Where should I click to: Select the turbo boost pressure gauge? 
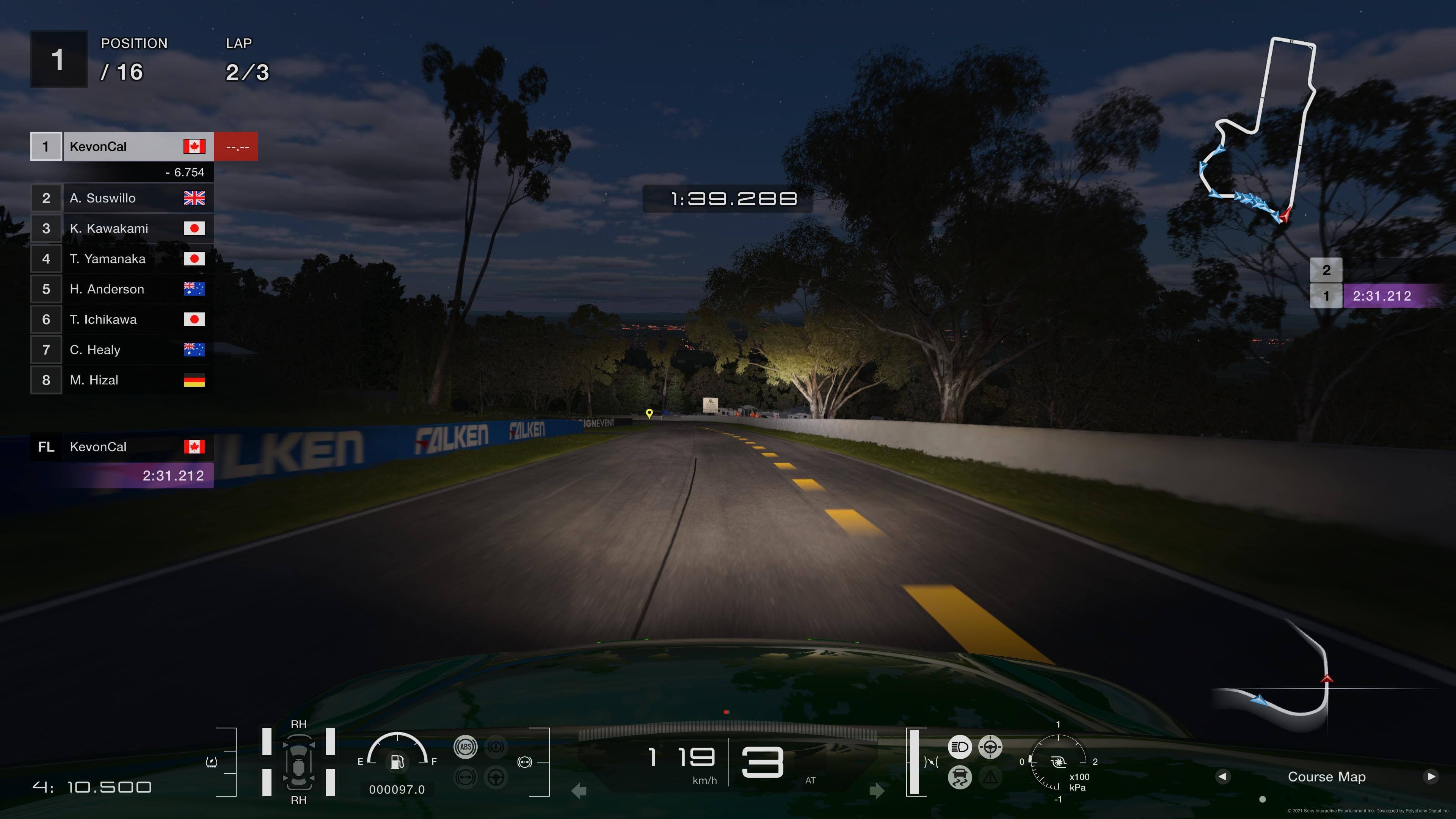click(x=1058, y=762)
